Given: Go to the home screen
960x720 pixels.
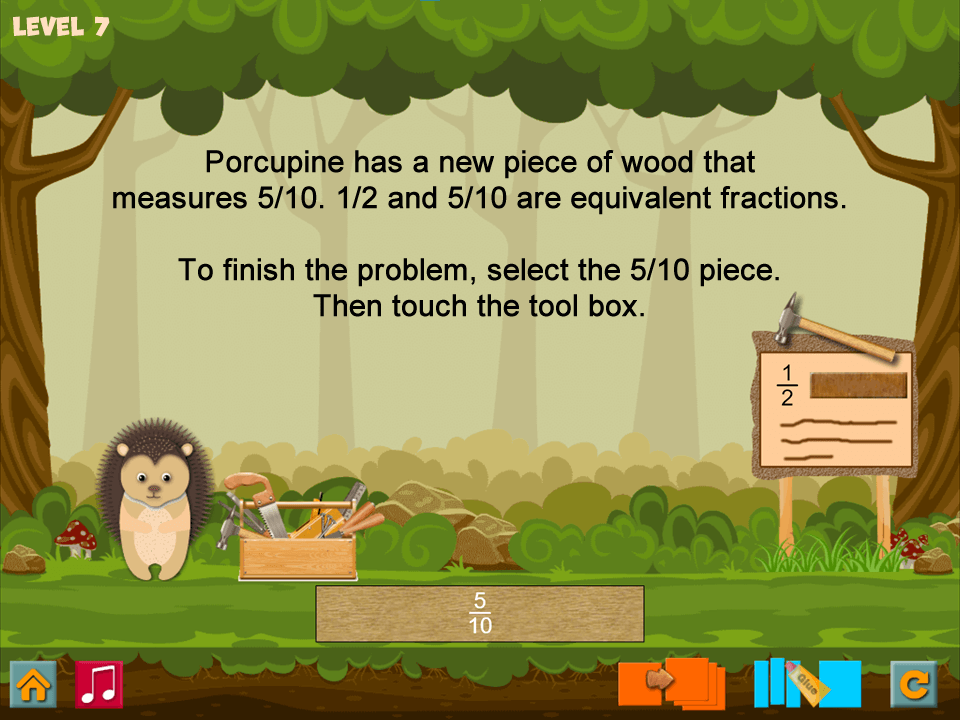Looking at the screenshot, I should click(33, 685).
